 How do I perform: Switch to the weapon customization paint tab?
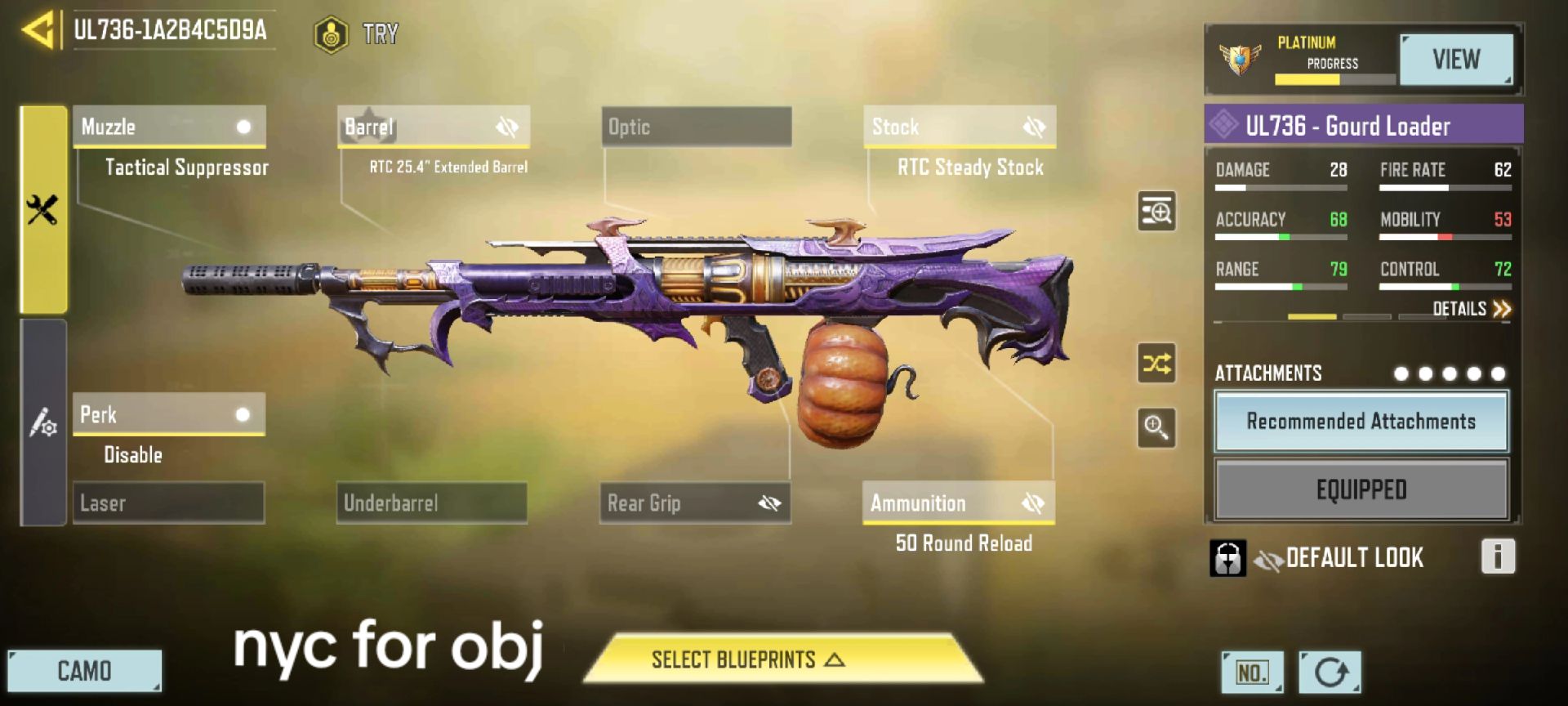tap(43, 422)
